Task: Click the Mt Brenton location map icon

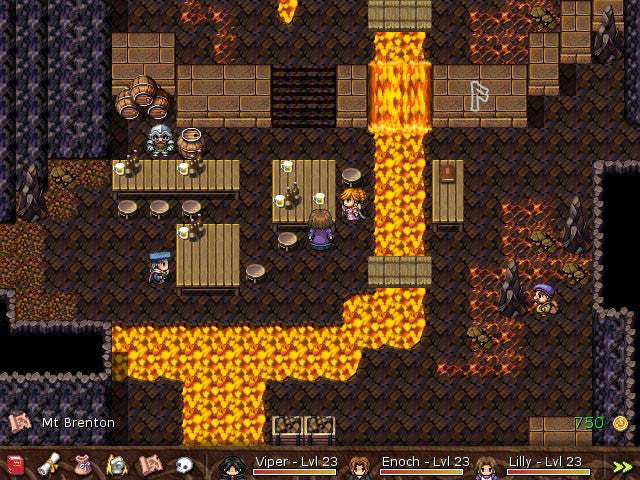Action: (x=18, y=423)
